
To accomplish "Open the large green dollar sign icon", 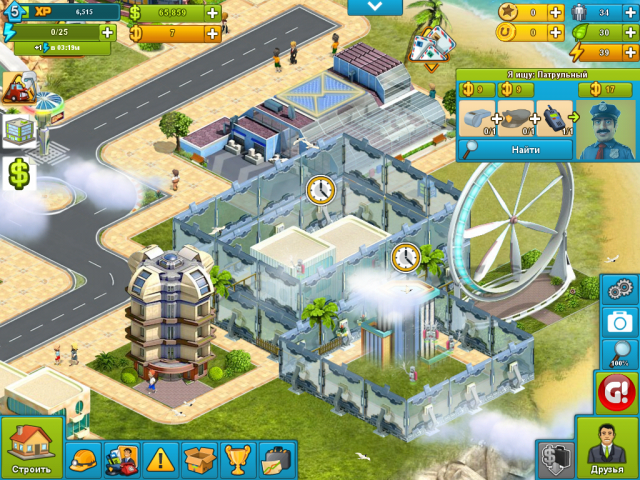I will (19, 173).
